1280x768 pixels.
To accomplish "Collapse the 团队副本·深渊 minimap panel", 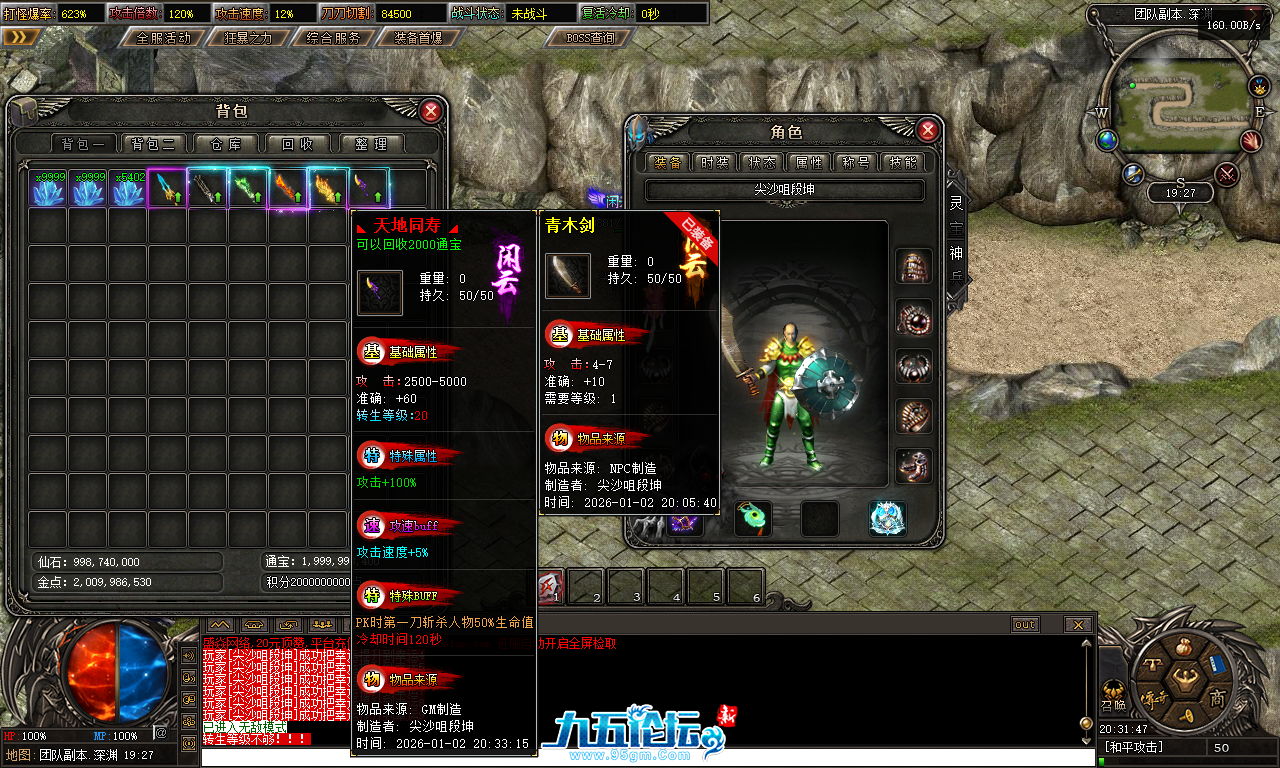I will pyautogui.click(x=1254, y=14).
